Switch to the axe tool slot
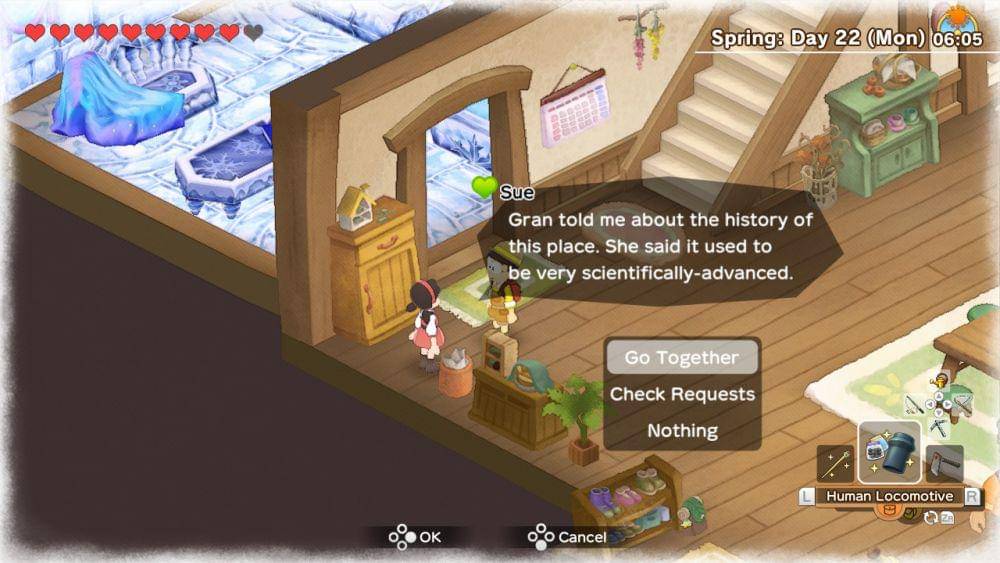 click(x=944, y=464)
